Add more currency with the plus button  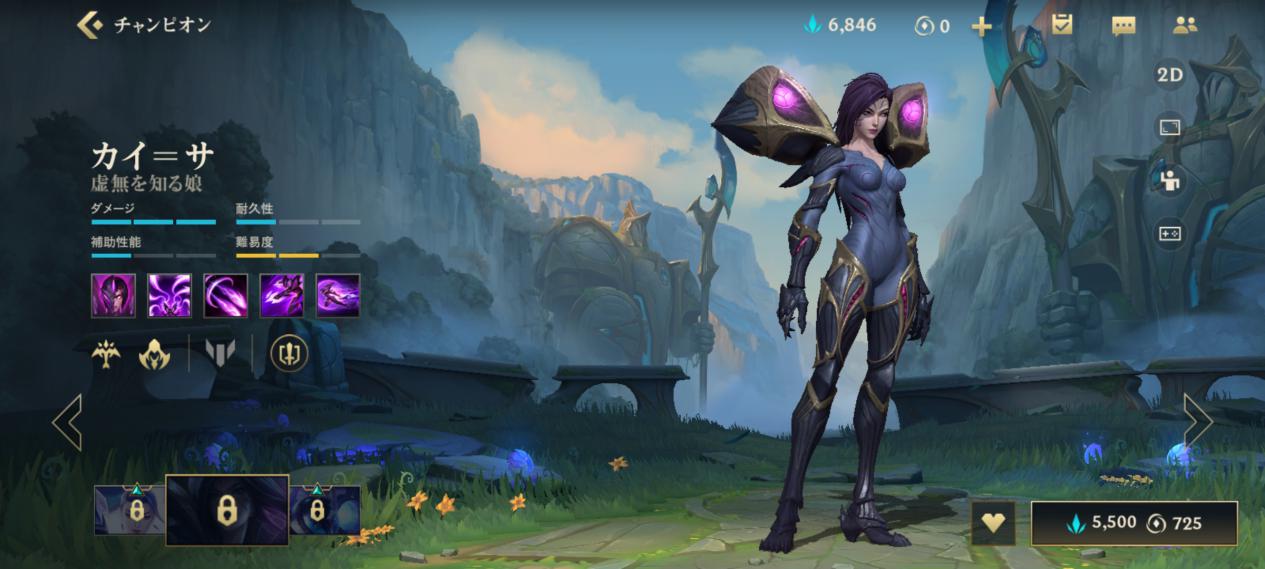tap(981, 26)
